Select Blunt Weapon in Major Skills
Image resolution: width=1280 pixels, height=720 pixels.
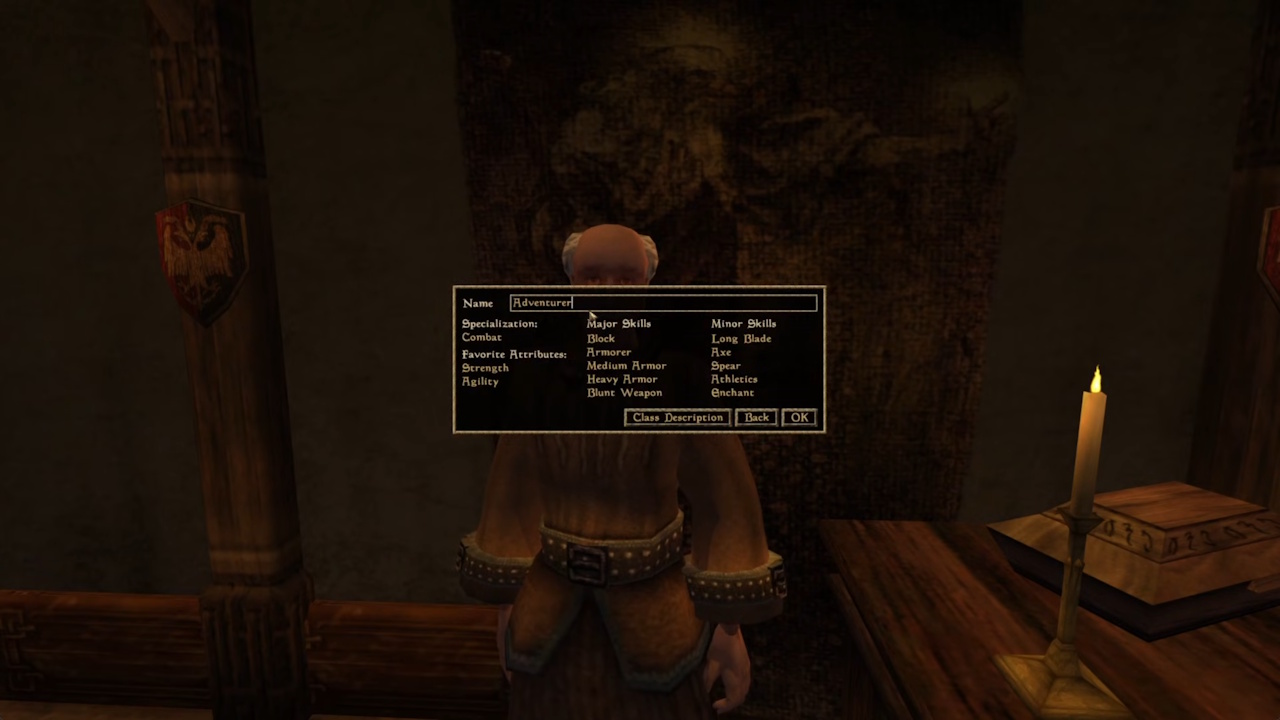coord(624,392)
